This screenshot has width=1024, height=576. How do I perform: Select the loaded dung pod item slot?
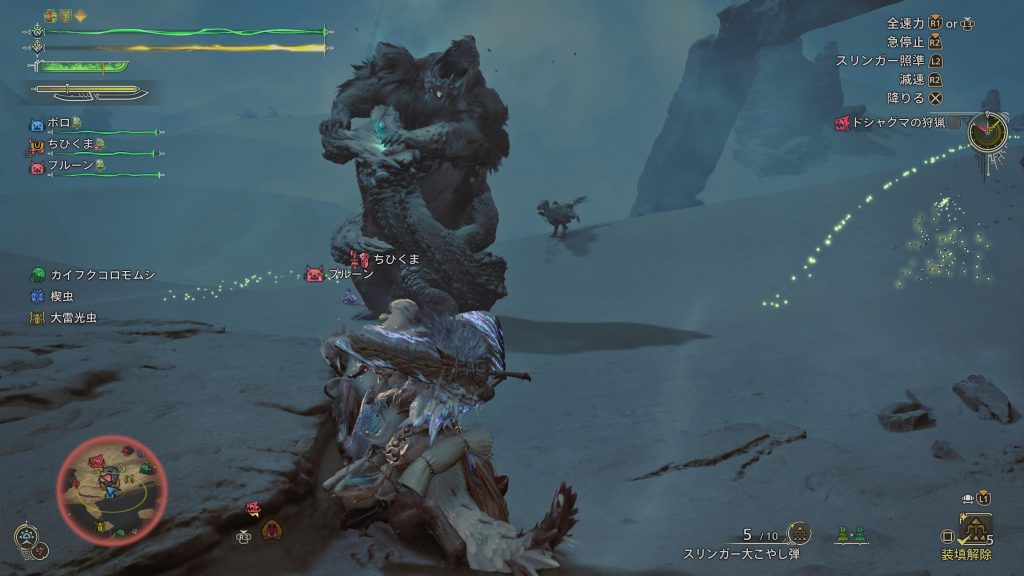coord(975,528)
